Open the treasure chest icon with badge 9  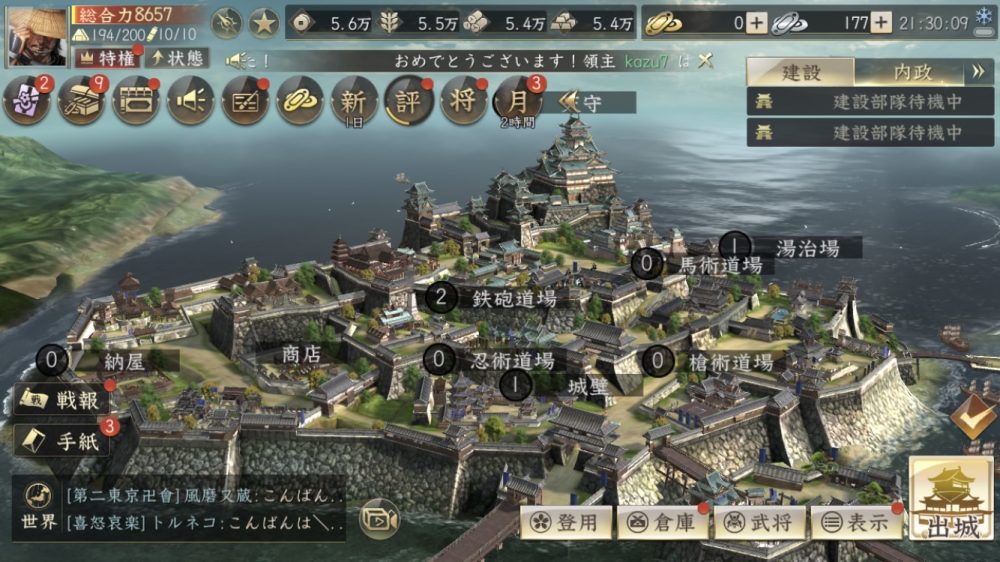81,101
